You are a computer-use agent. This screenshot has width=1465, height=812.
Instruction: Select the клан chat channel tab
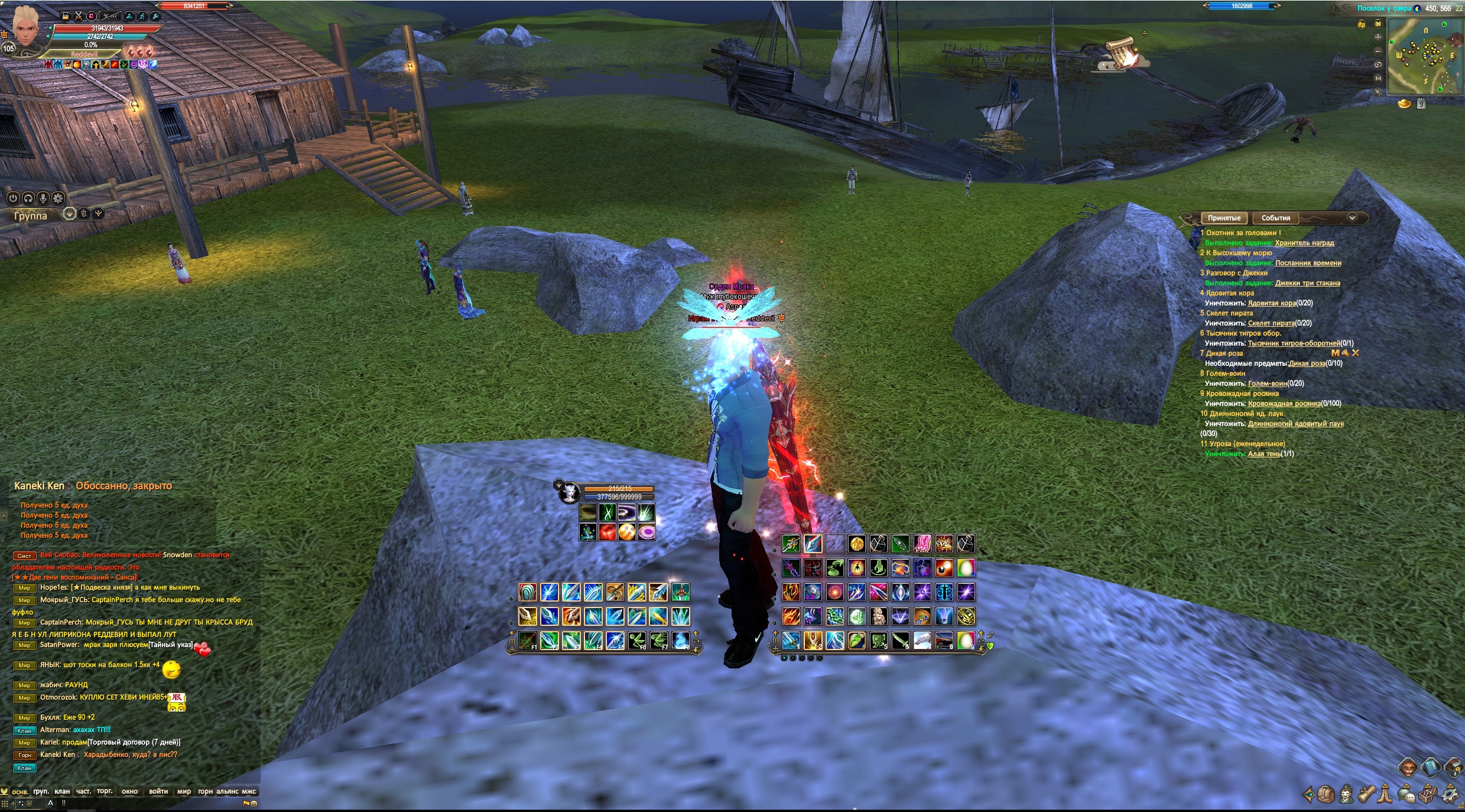pyautogui.click(x=62, y=791)
